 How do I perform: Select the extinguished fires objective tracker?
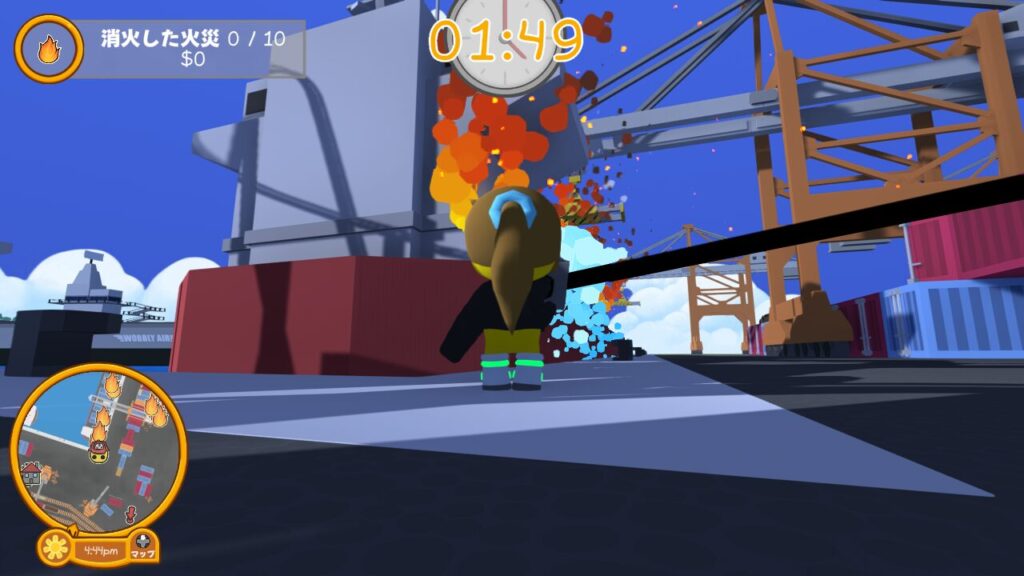(190, 48)
